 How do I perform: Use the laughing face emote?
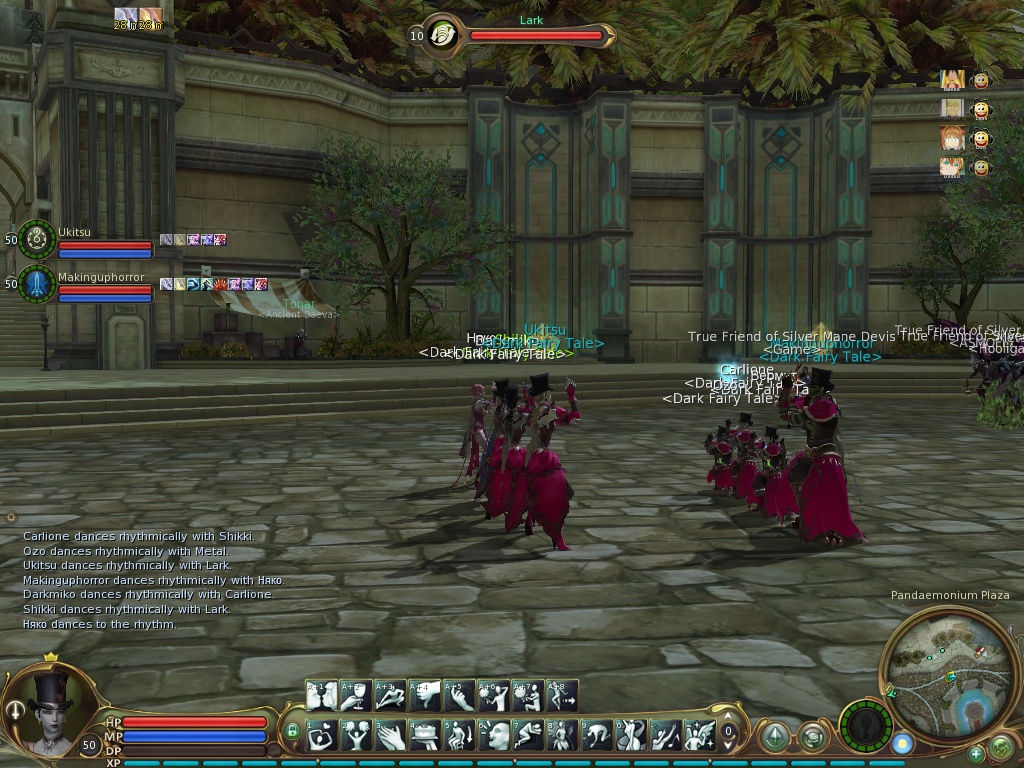(x=494, y=736)
